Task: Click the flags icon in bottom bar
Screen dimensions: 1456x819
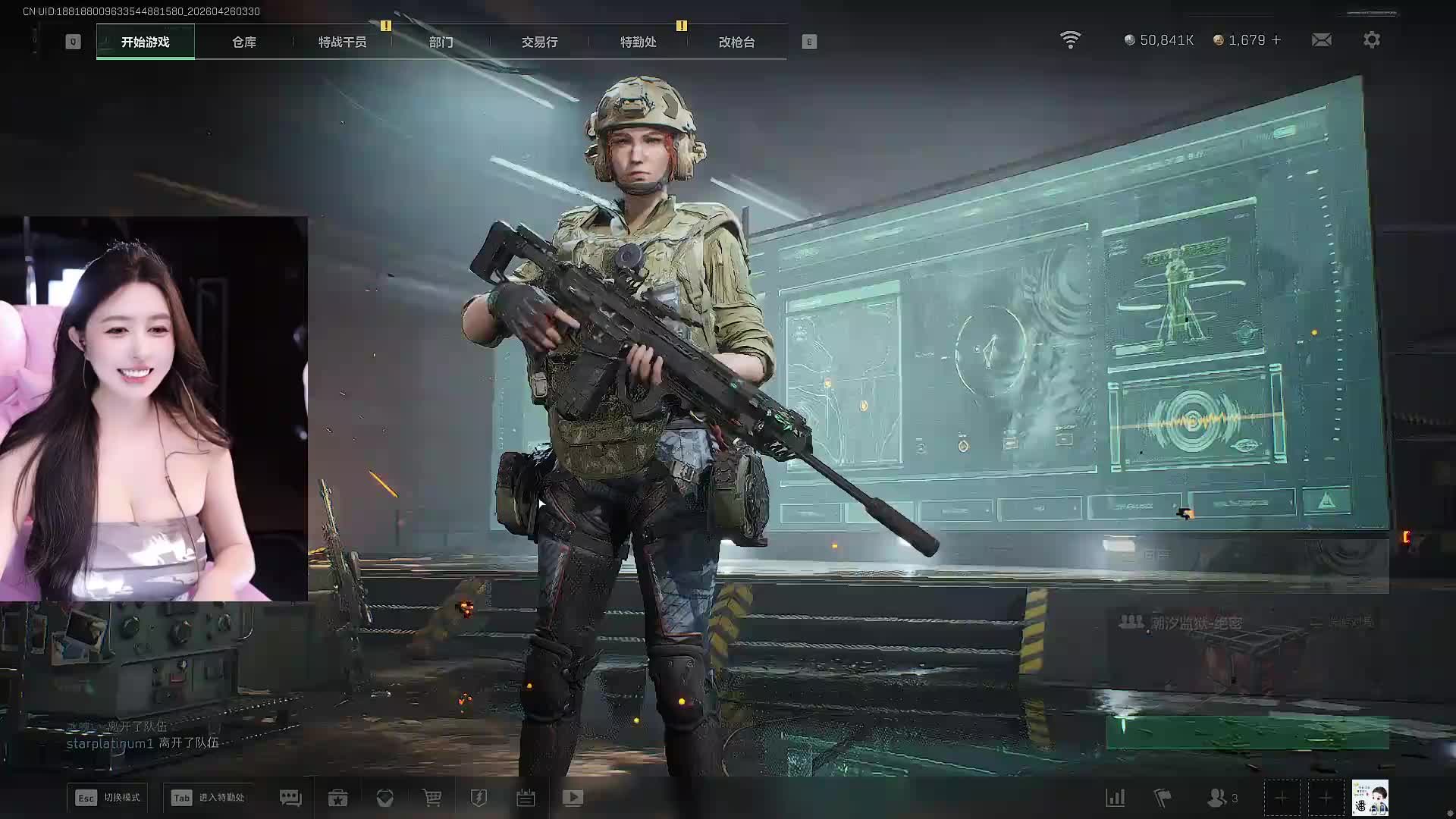Action: 1162,798
